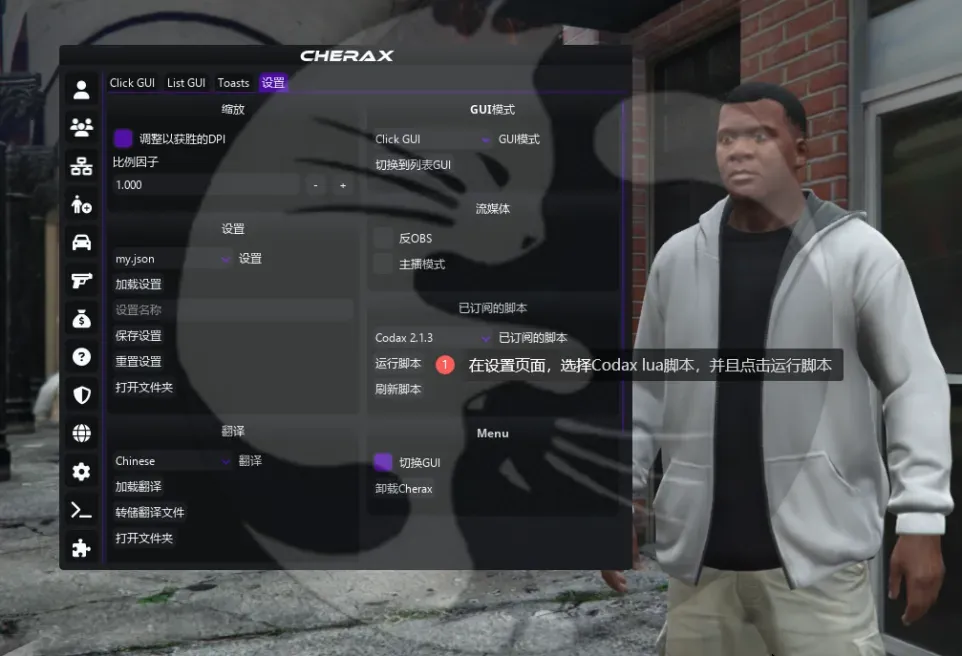This screenshot has height=656, width=962.
Task: Select the Toasts tab
Action: (x=234, y=83)
